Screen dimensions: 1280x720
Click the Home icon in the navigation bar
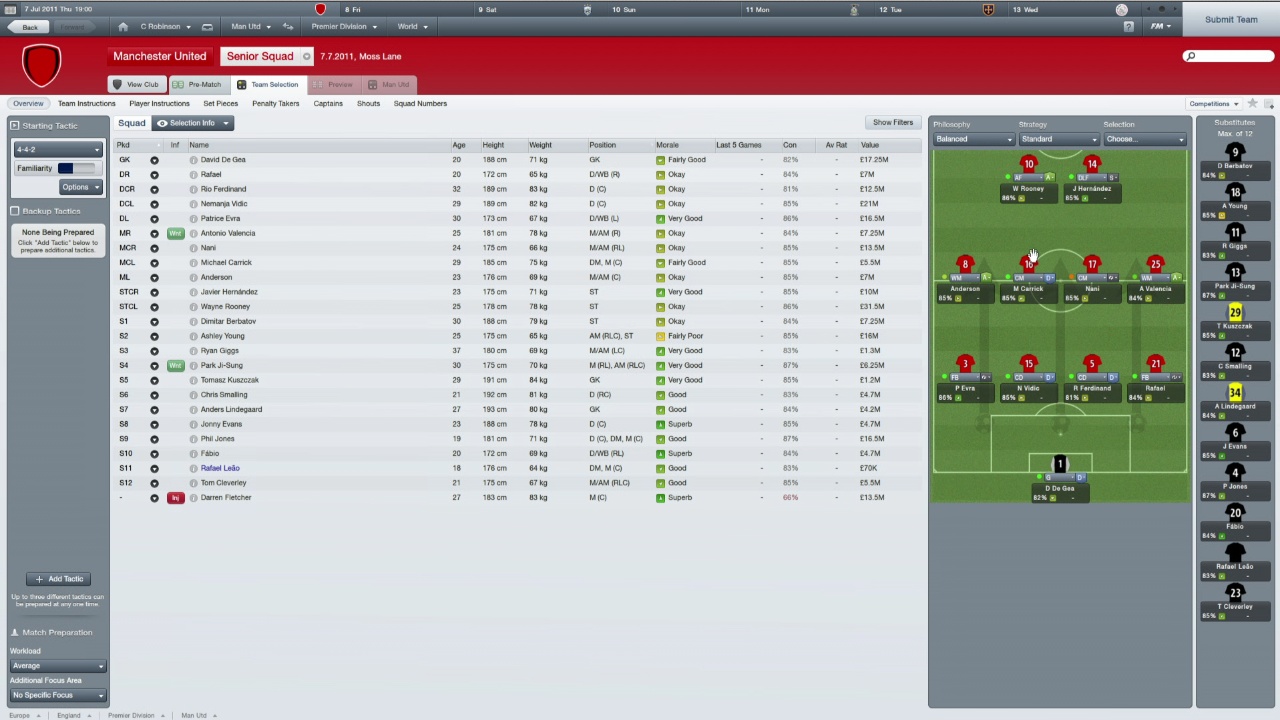tap(122, 26)
